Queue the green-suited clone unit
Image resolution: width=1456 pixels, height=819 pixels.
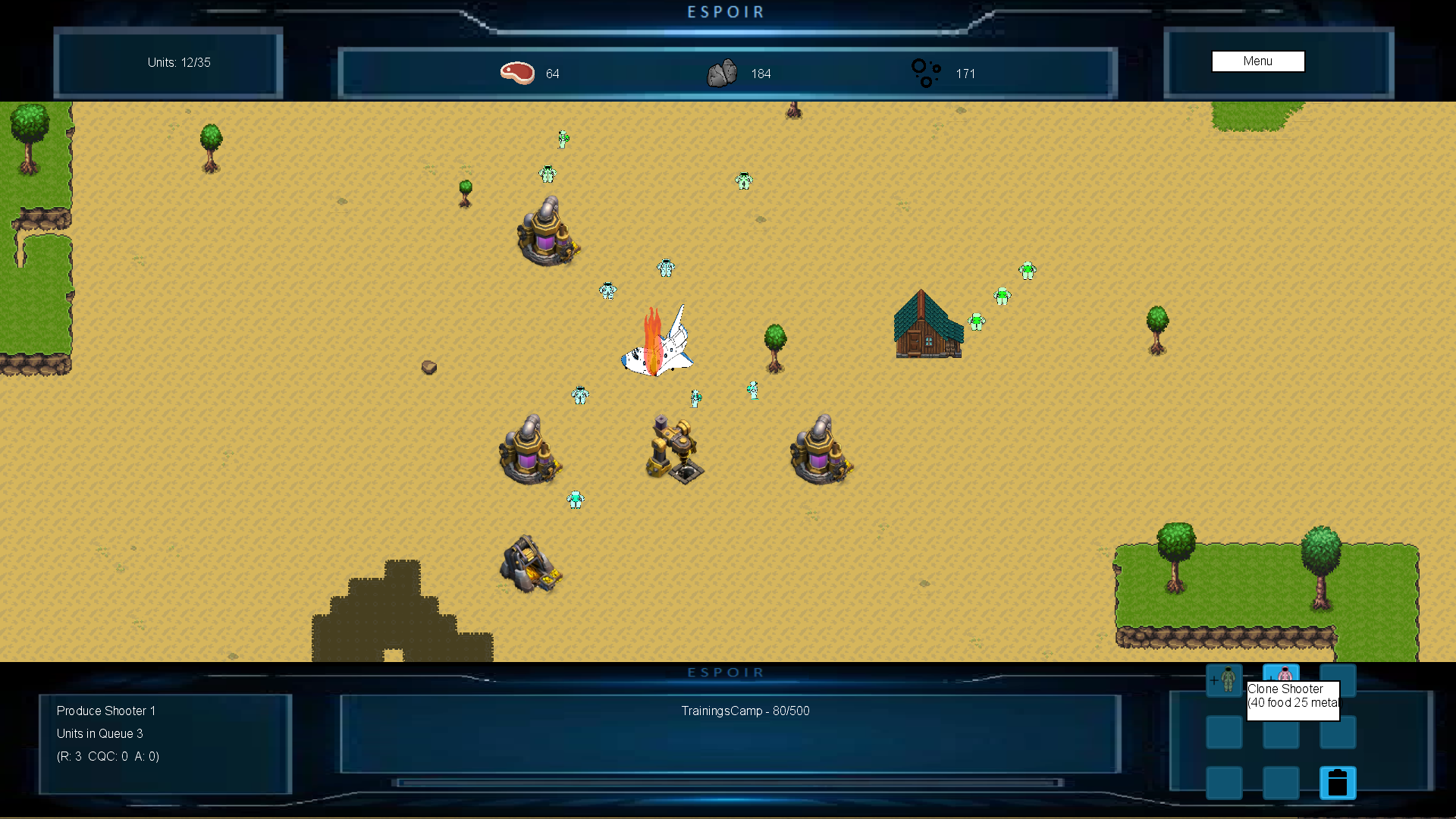pyautogui.click(x=1224, y=679)
